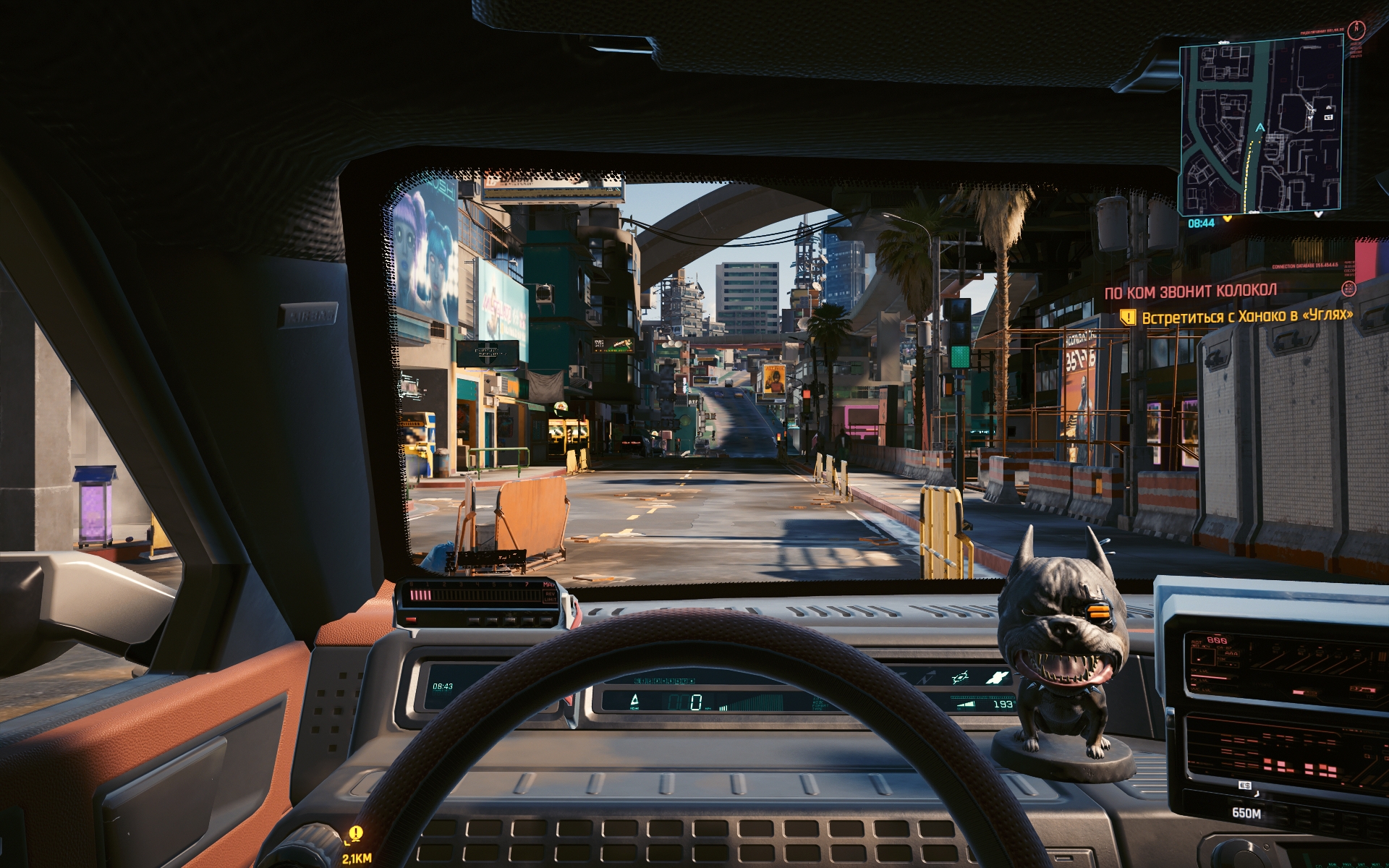This screenshot has width=1389, height=868.
Task: Open the minimap in the corner
Action: [1261, 127]
